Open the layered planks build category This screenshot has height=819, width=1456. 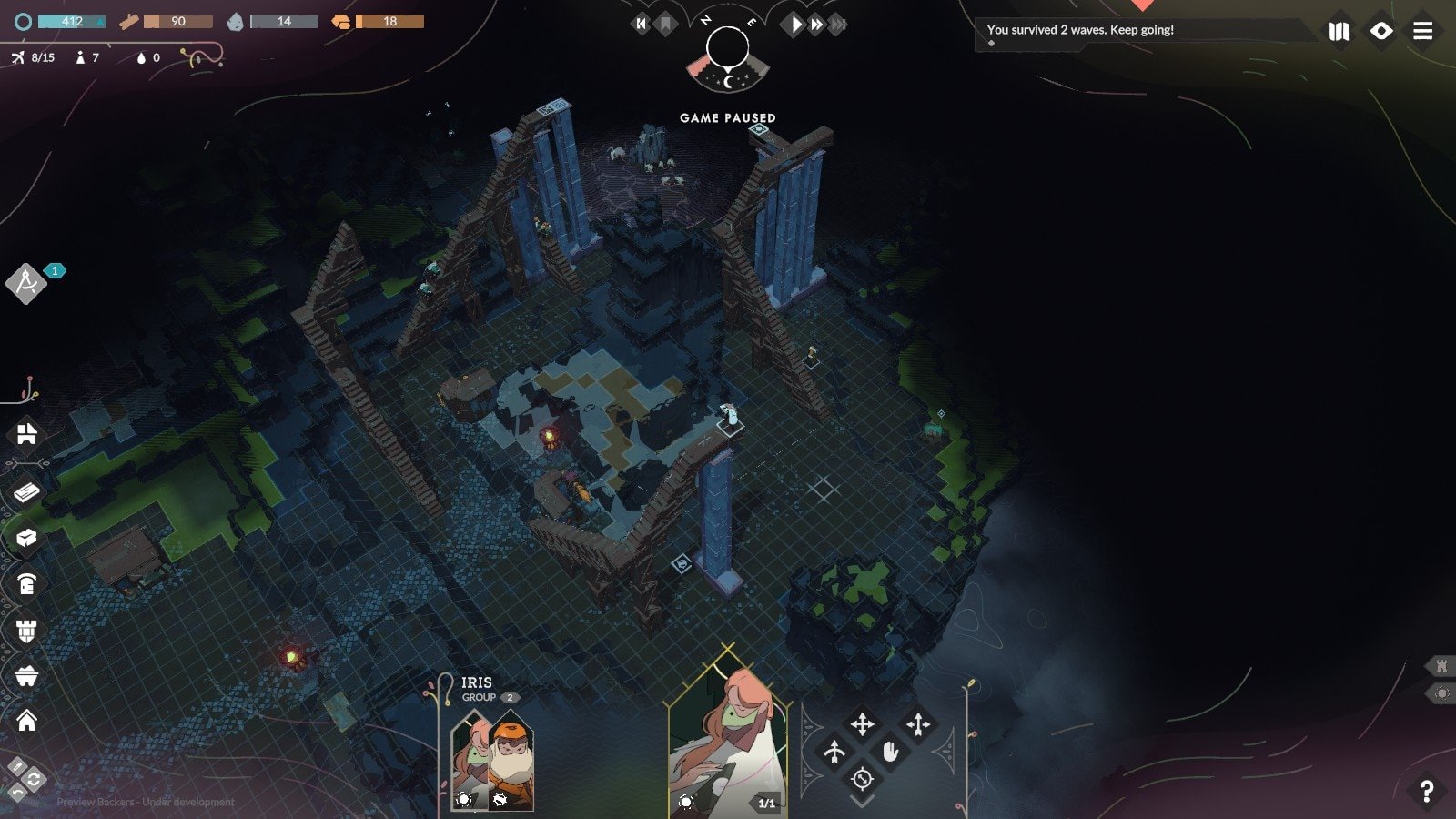point(26,491)
